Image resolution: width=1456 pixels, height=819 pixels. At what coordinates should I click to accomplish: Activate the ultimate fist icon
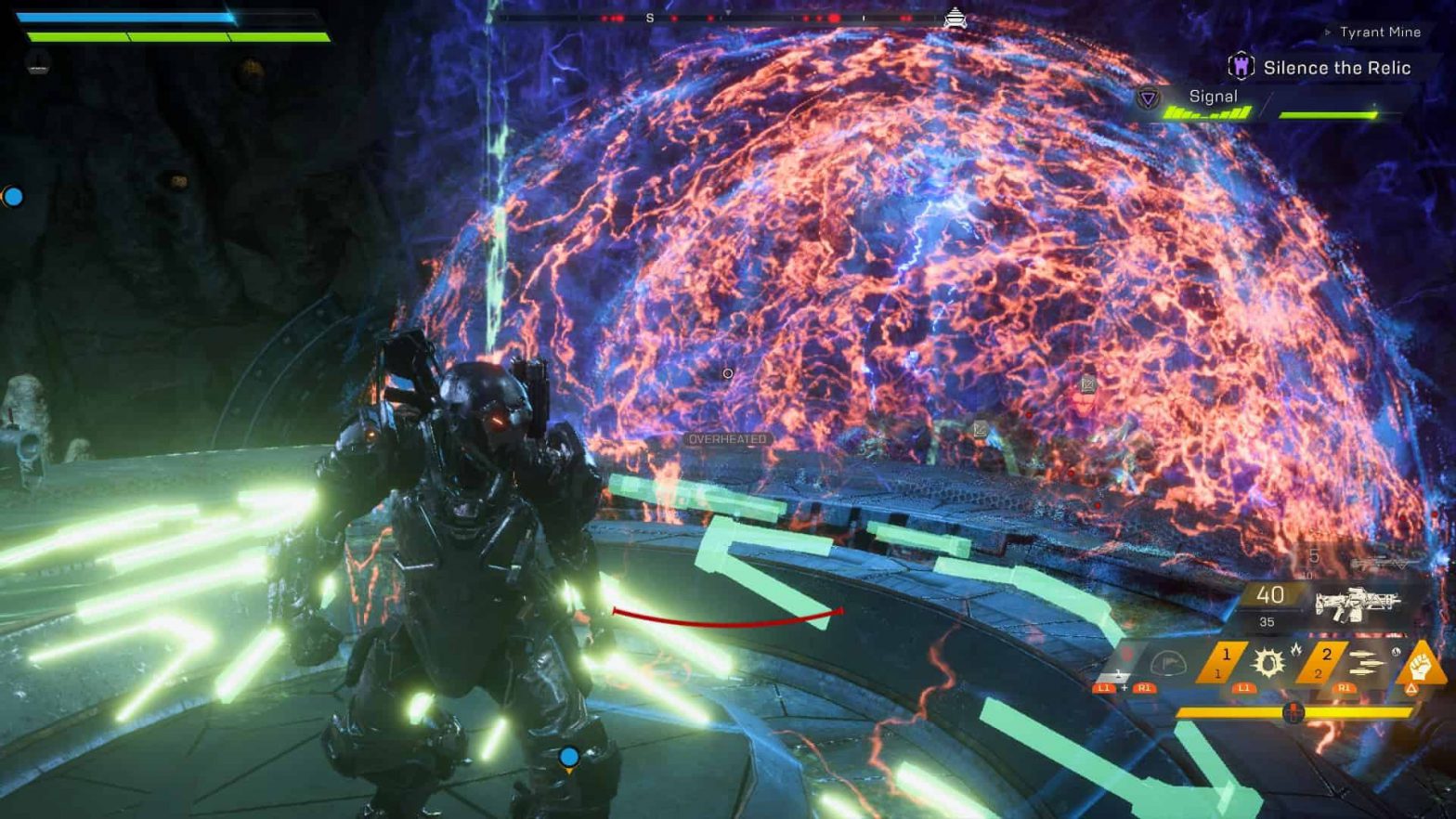(x=1420, y=665)
